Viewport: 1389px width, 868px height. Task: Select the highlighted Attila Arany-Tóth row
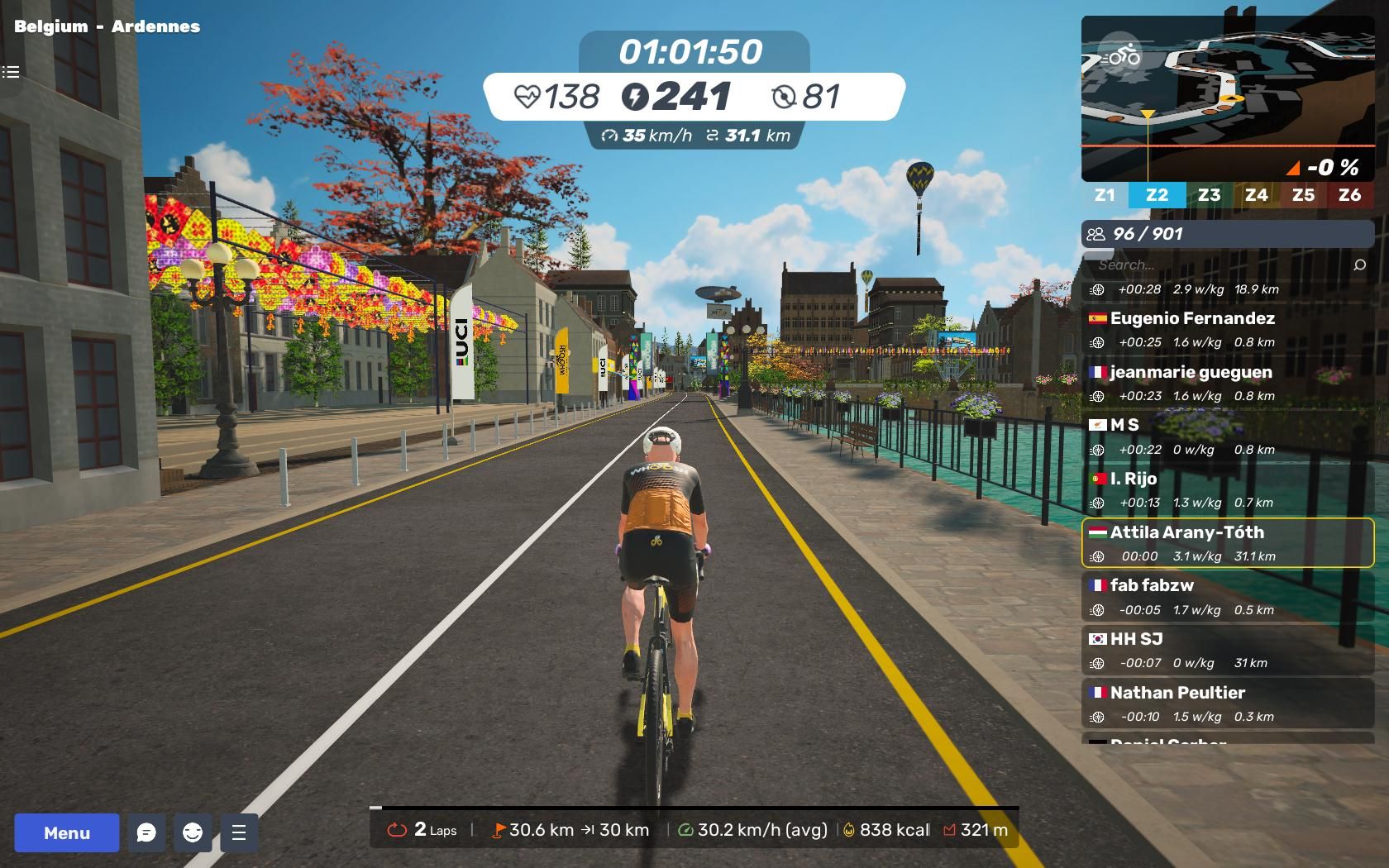pyautogui.click(x=1227, y=543)
